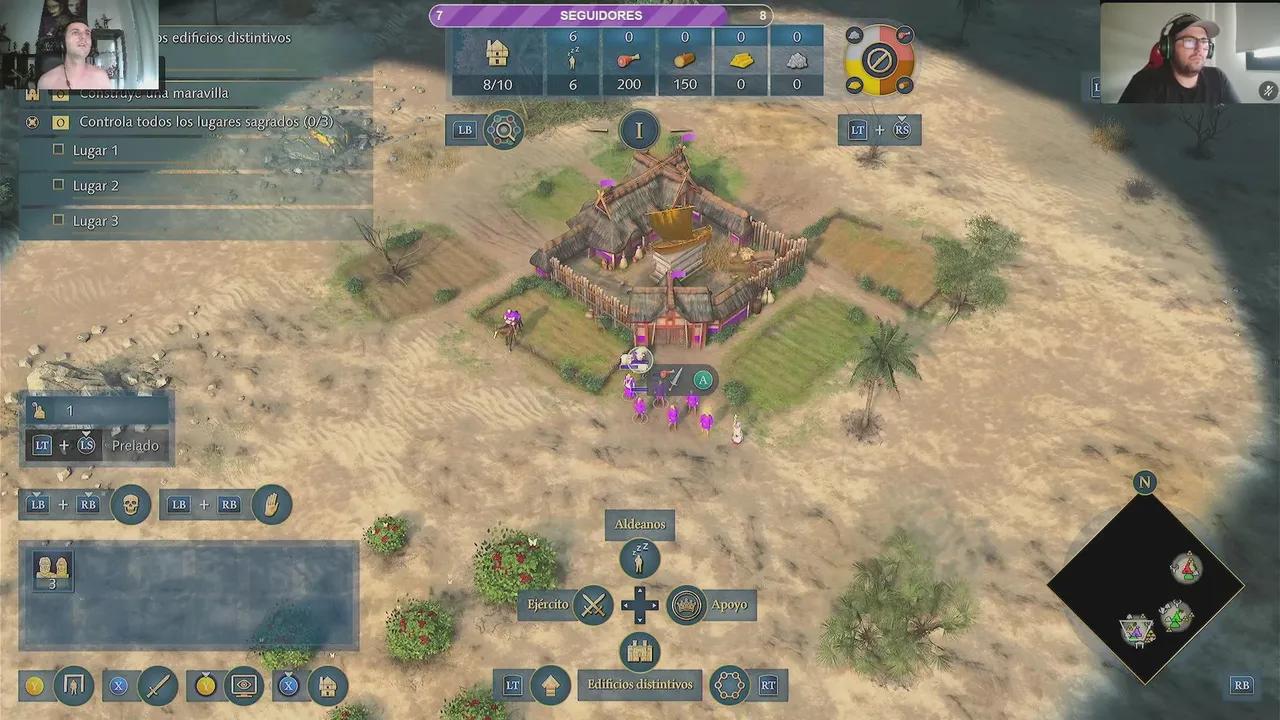Open the Apoyo crown icon

click(x=686, y=605)
